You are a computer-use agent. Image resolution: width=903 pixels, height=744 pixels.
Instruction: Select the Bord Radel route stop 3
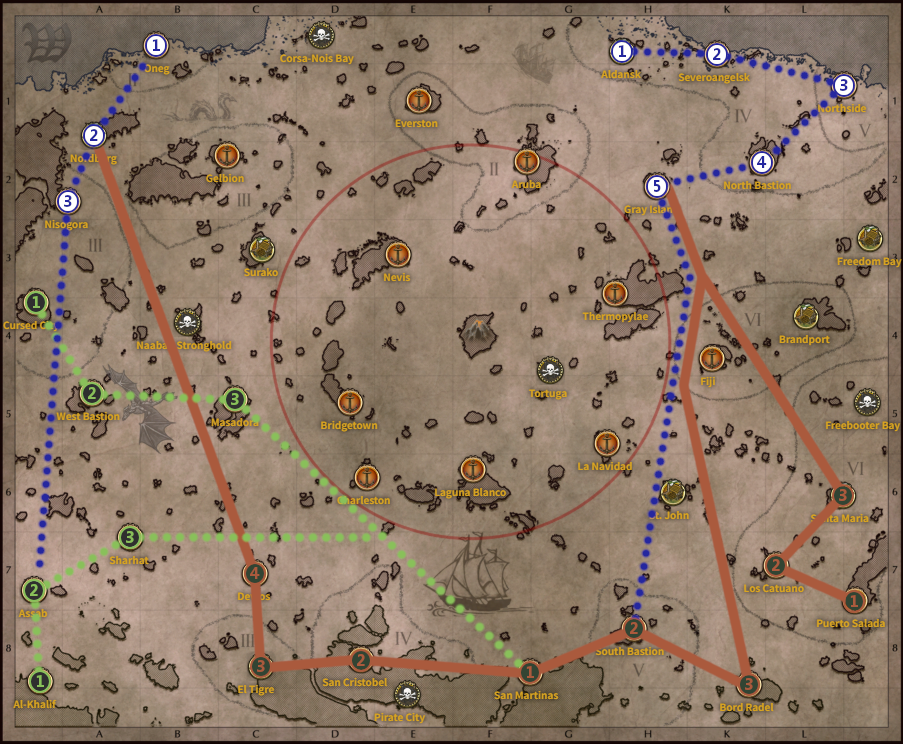click(749, 685)
